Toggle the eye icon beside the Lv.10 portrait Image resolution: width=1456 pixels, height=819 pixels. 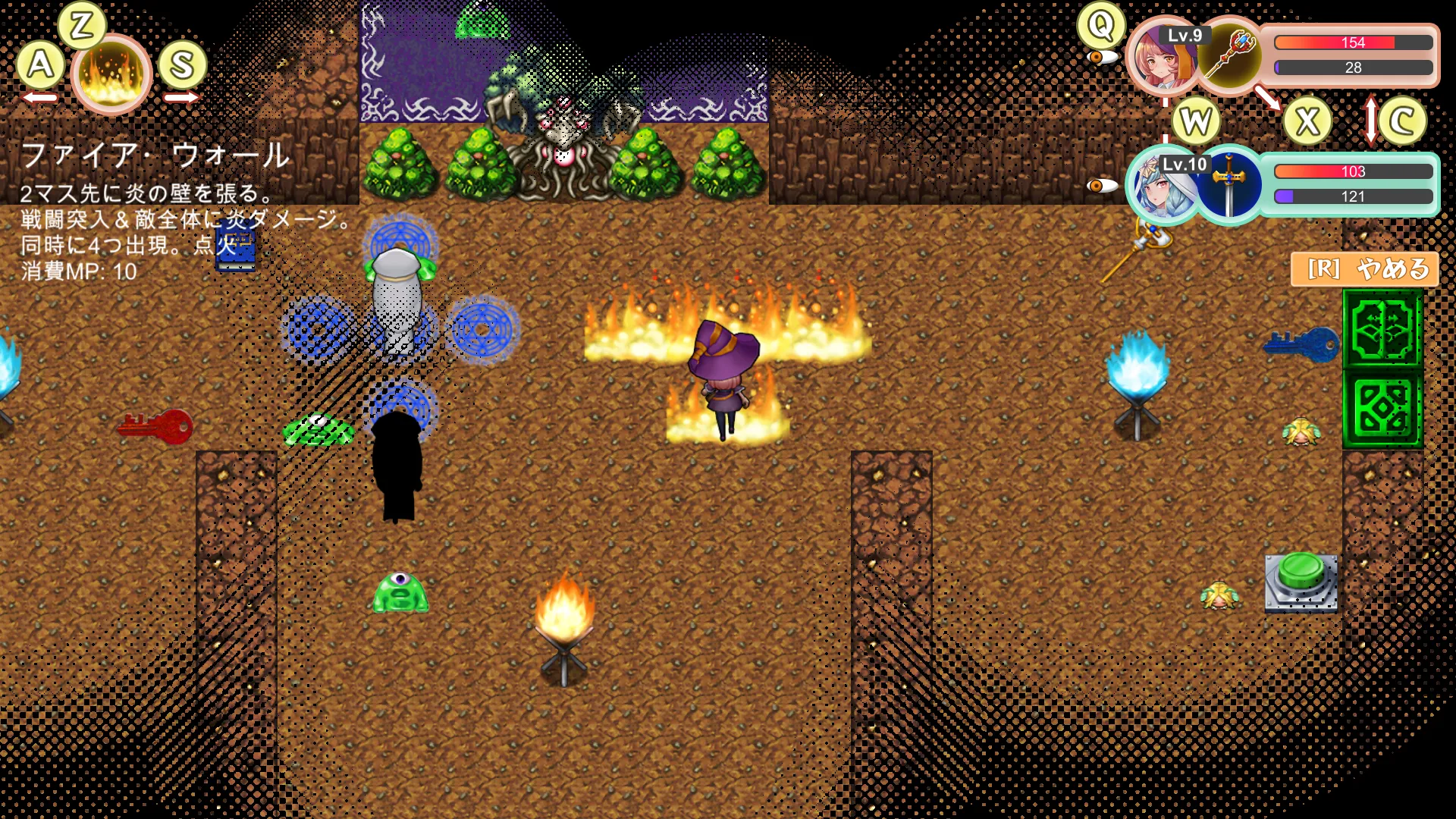[1101, 186]
